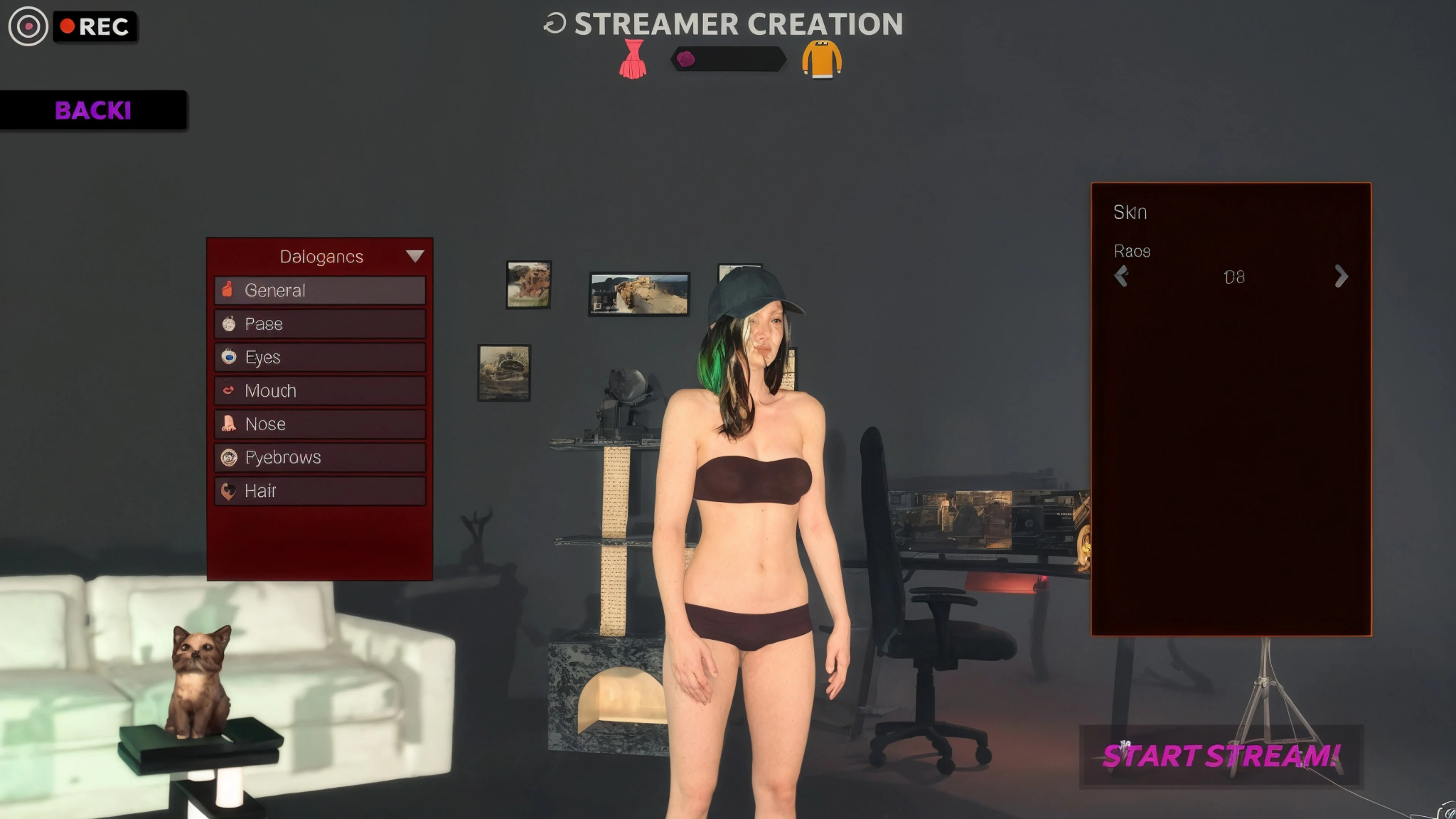Open the categories dropdown arrow
This screenshot has height=819, width=1456.
pyautogui.click(x=416, y=256)
